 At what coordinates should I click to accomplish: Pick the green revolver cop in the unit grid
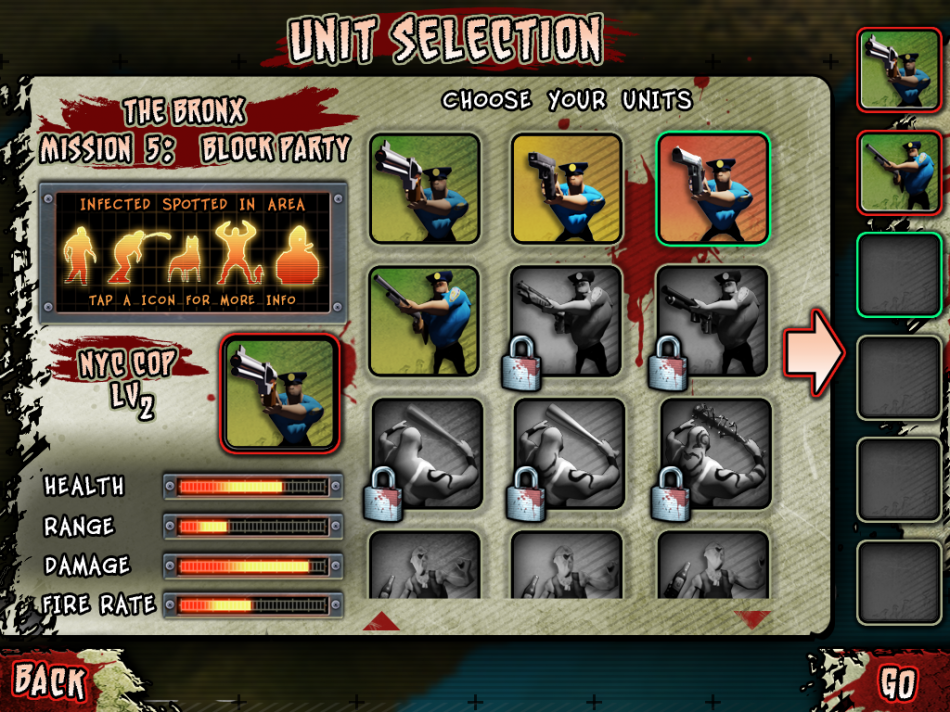(424, 189)
